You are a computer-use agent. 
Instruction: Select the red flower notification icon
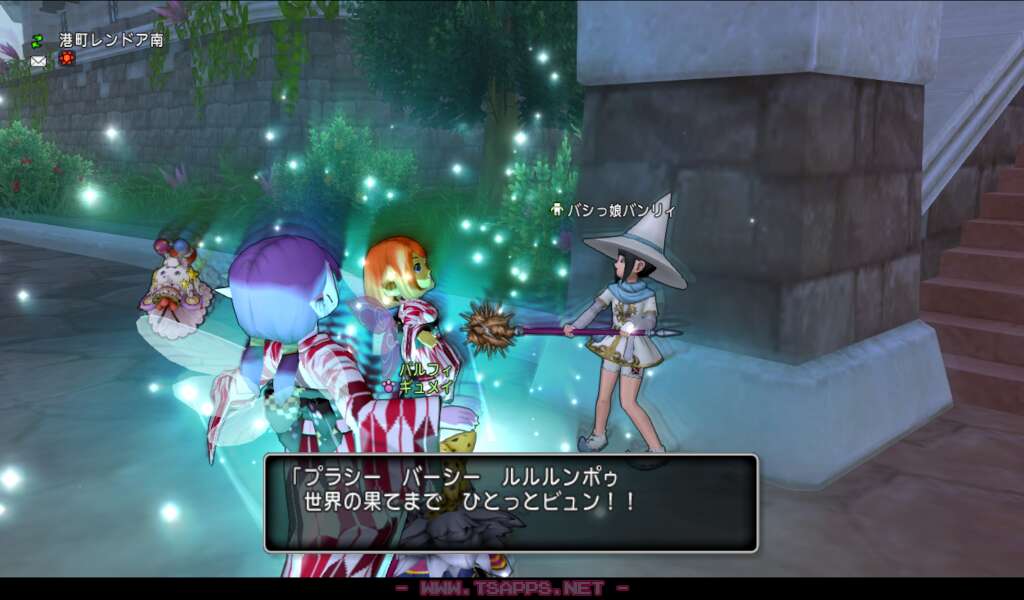tap(67, 59)
